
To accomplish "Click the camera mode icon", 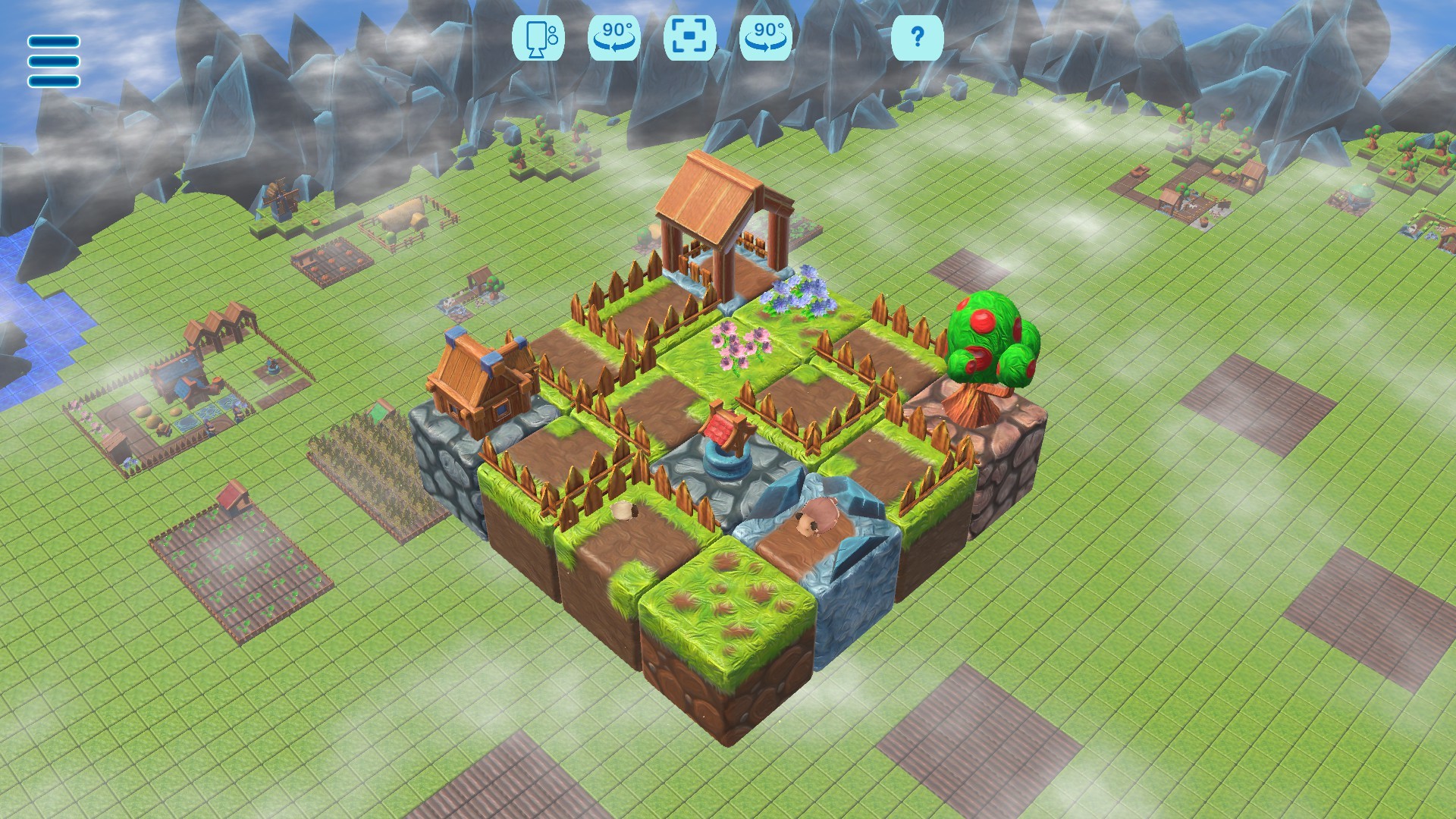I will coord(541,39).
